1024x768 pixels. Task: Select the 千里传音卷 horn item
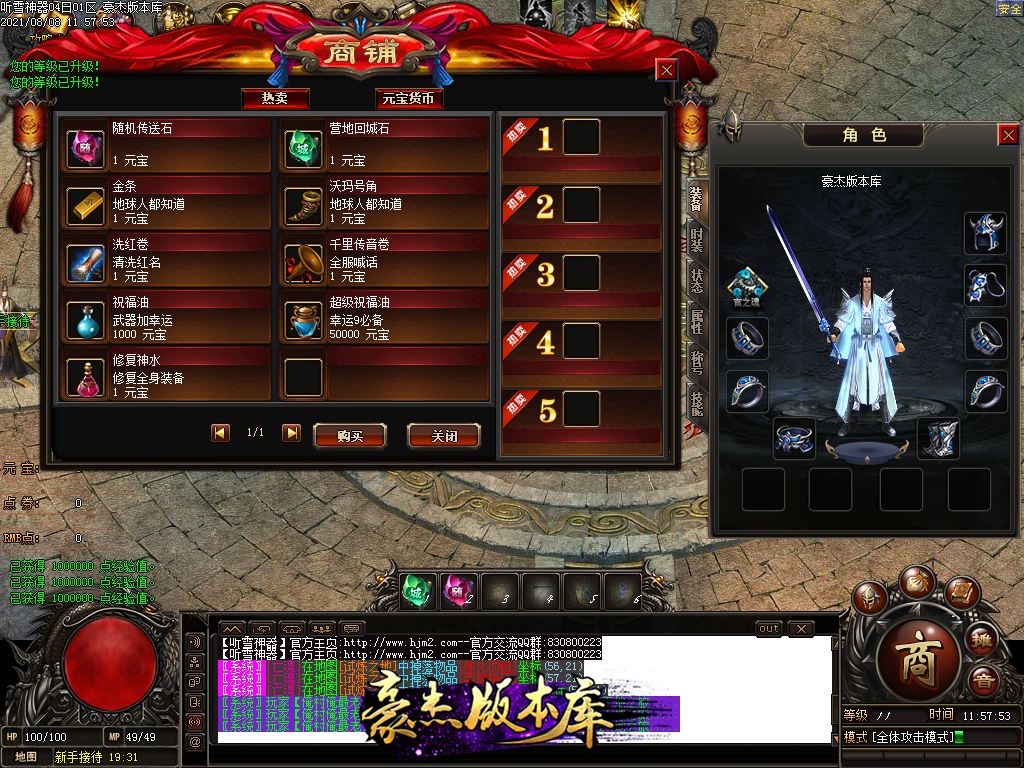coord(303,263)
